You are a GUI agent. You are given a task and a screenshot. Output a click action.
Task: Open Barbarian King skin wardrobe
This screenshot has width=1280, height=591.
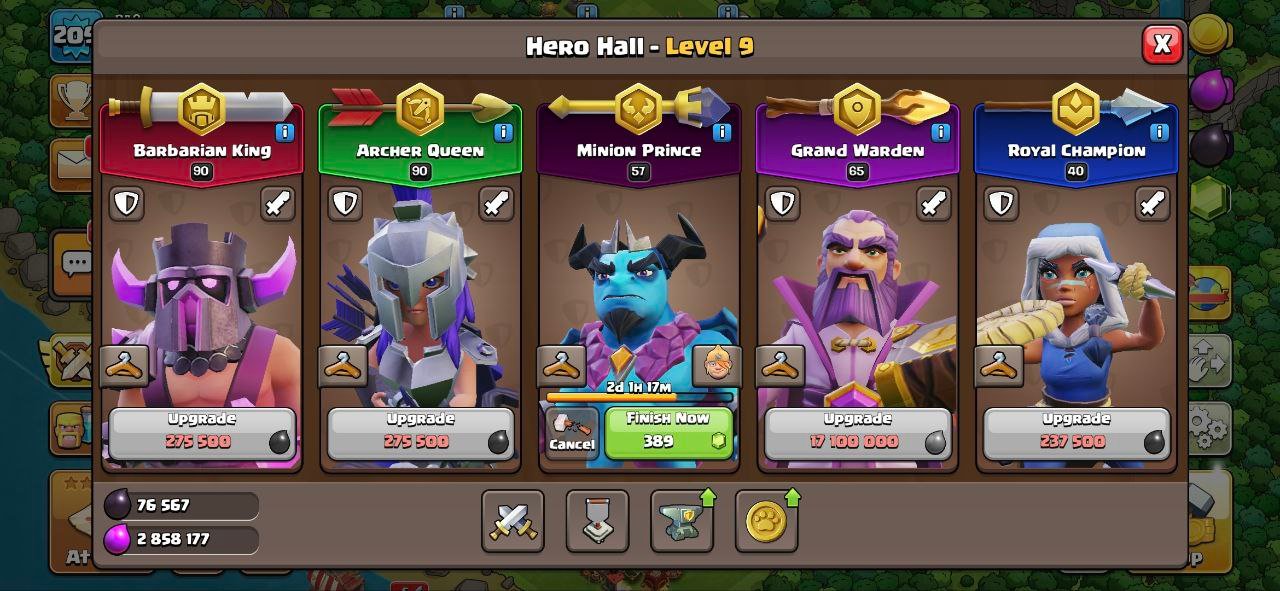[125, 366]
